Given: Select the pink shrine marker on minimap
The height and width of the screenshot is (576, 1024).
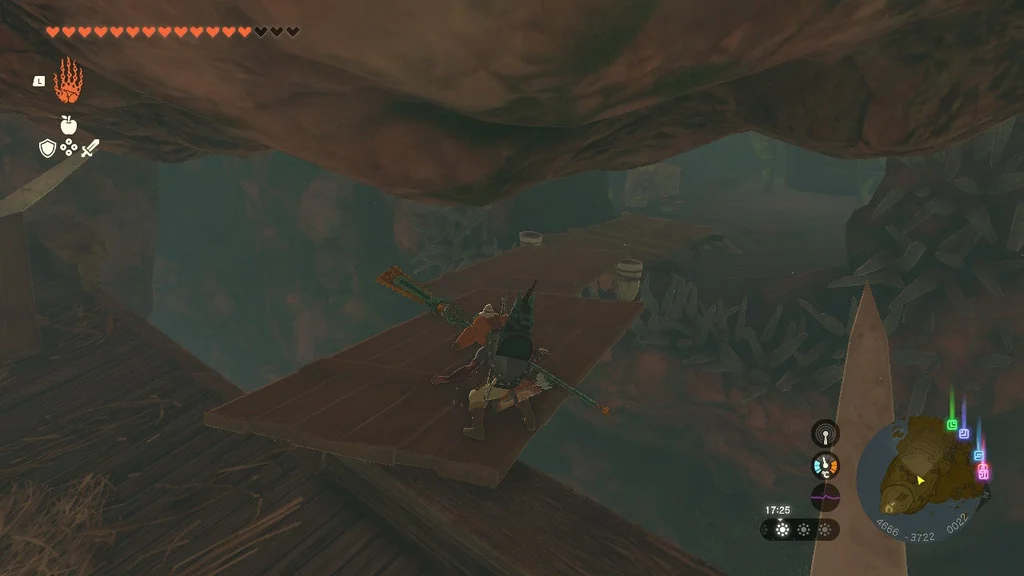Looking at the screenshot, I should click(x=983, y=471).
